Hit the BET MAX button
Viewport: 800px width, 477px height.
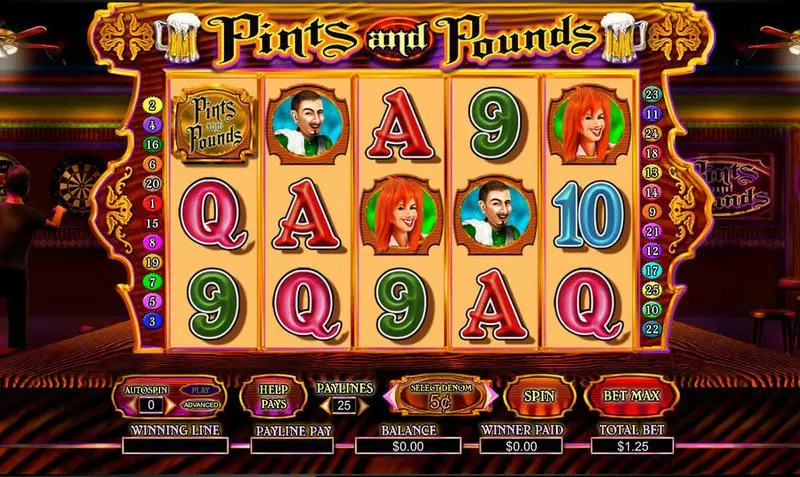pos(630,396)
